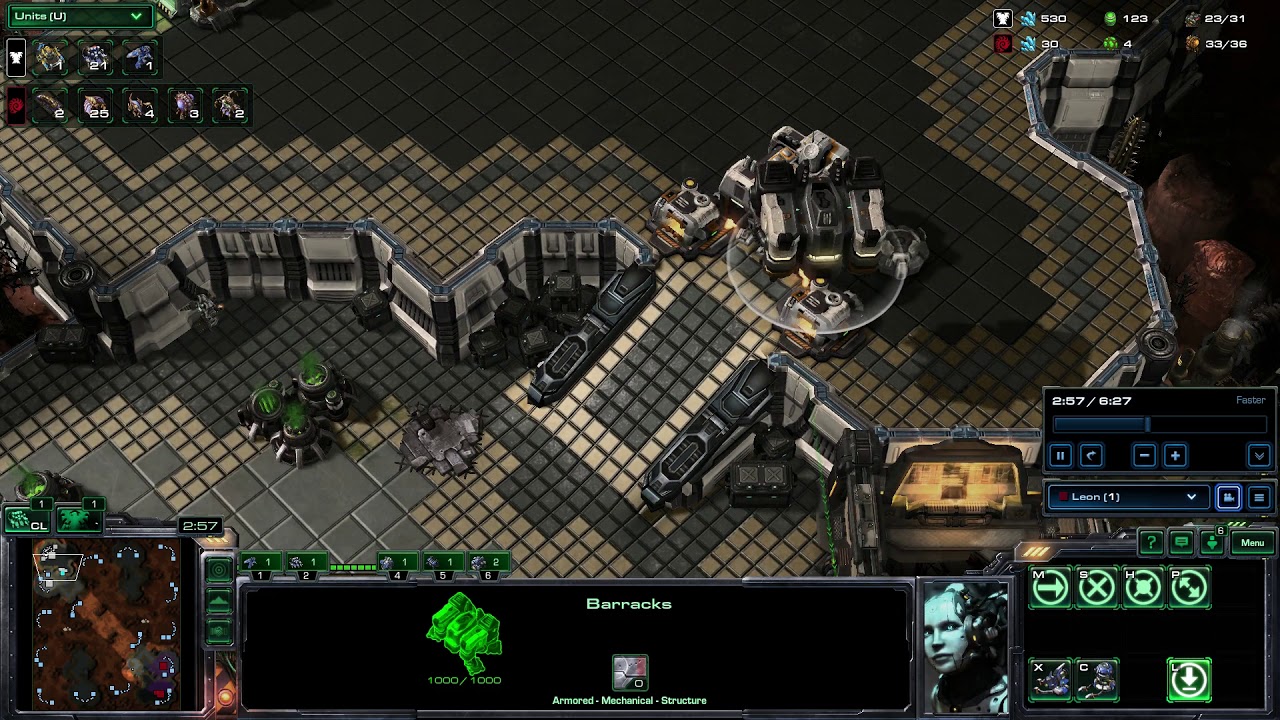Select the idle workers CL button
The width and height of the screenshot is (1280, 720).
tap(27, 519)
